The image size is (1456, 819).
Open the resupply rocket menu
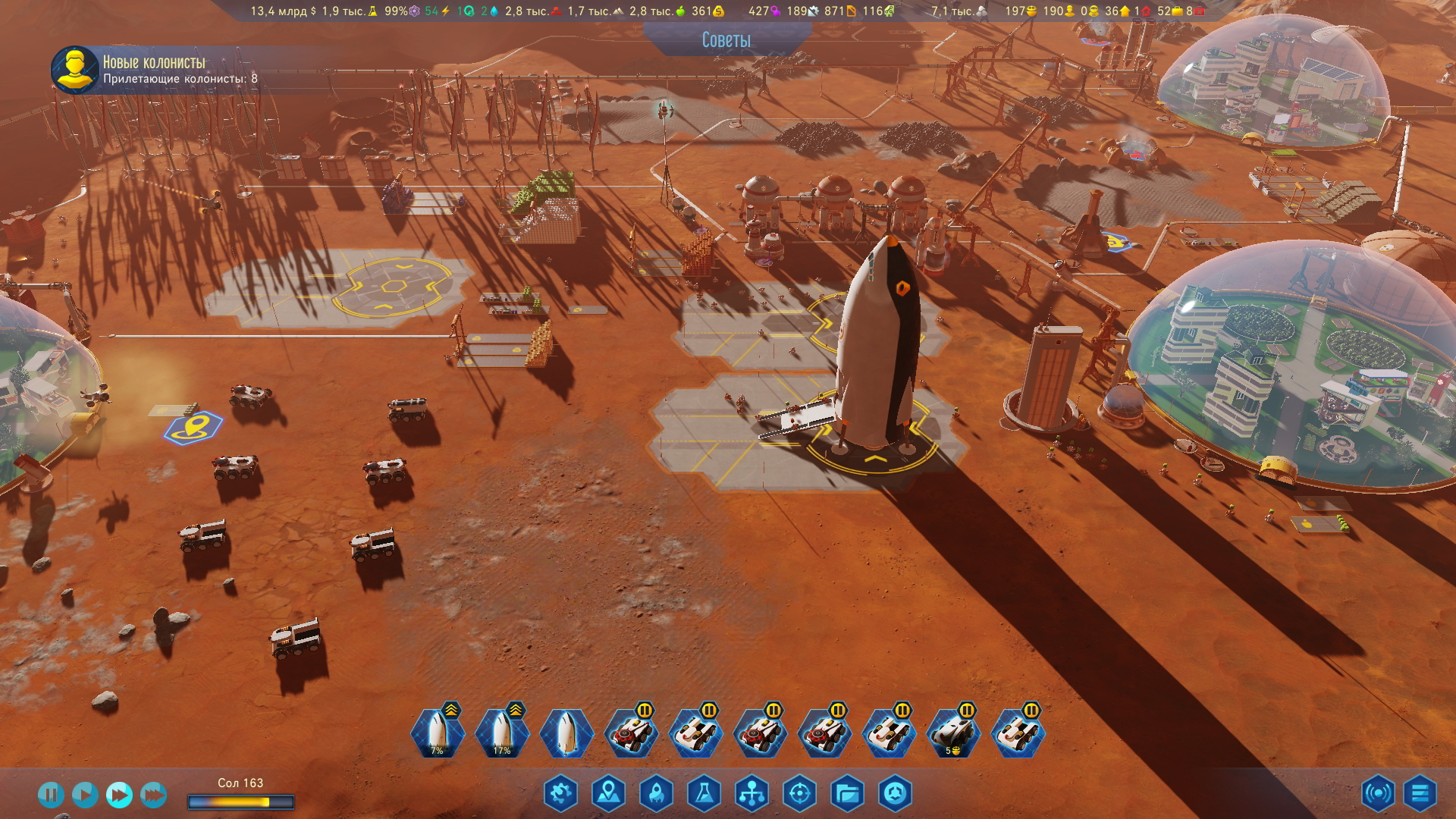tap(656, 794)
